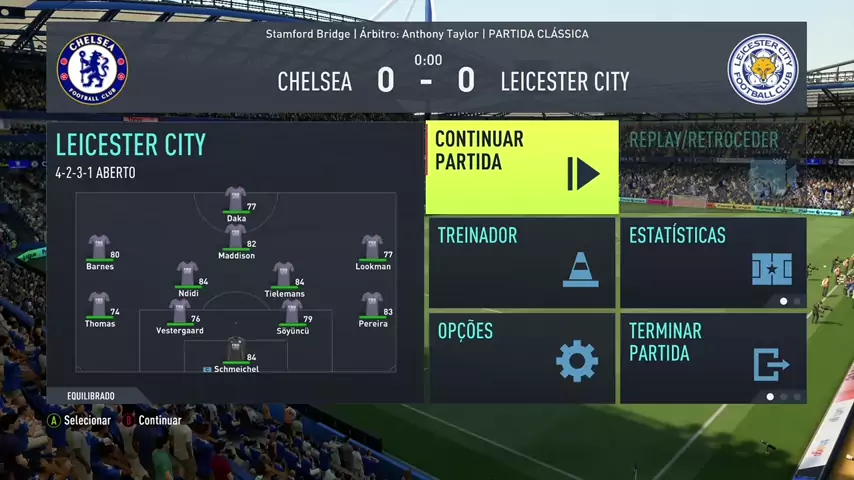Choose right-back Pereira
The height and width of the screenshot is (480, 854).
point(373,305)
